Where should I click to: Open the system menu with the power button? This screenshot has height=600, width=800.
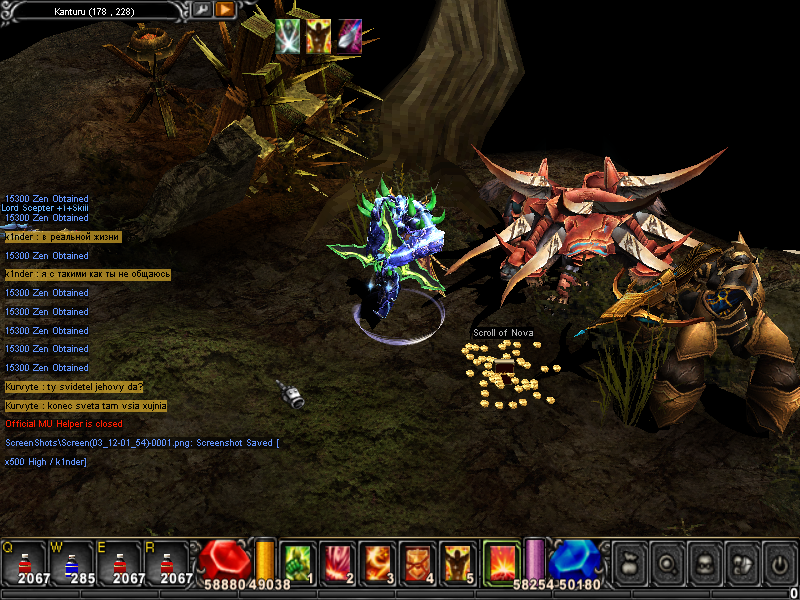click(x=780, y=564)
